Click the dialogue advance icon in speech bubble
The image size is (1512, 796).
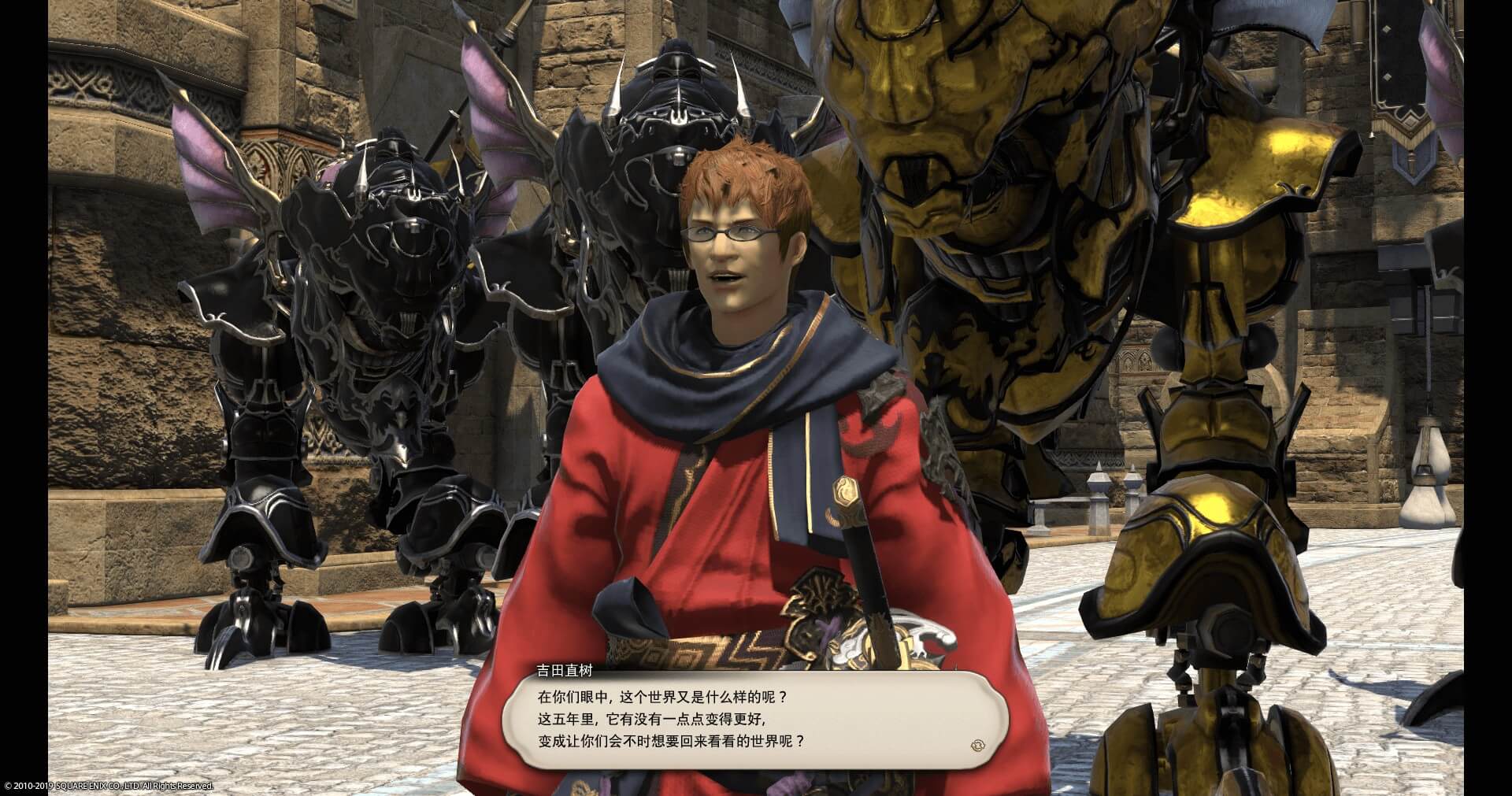pos(979,744)
